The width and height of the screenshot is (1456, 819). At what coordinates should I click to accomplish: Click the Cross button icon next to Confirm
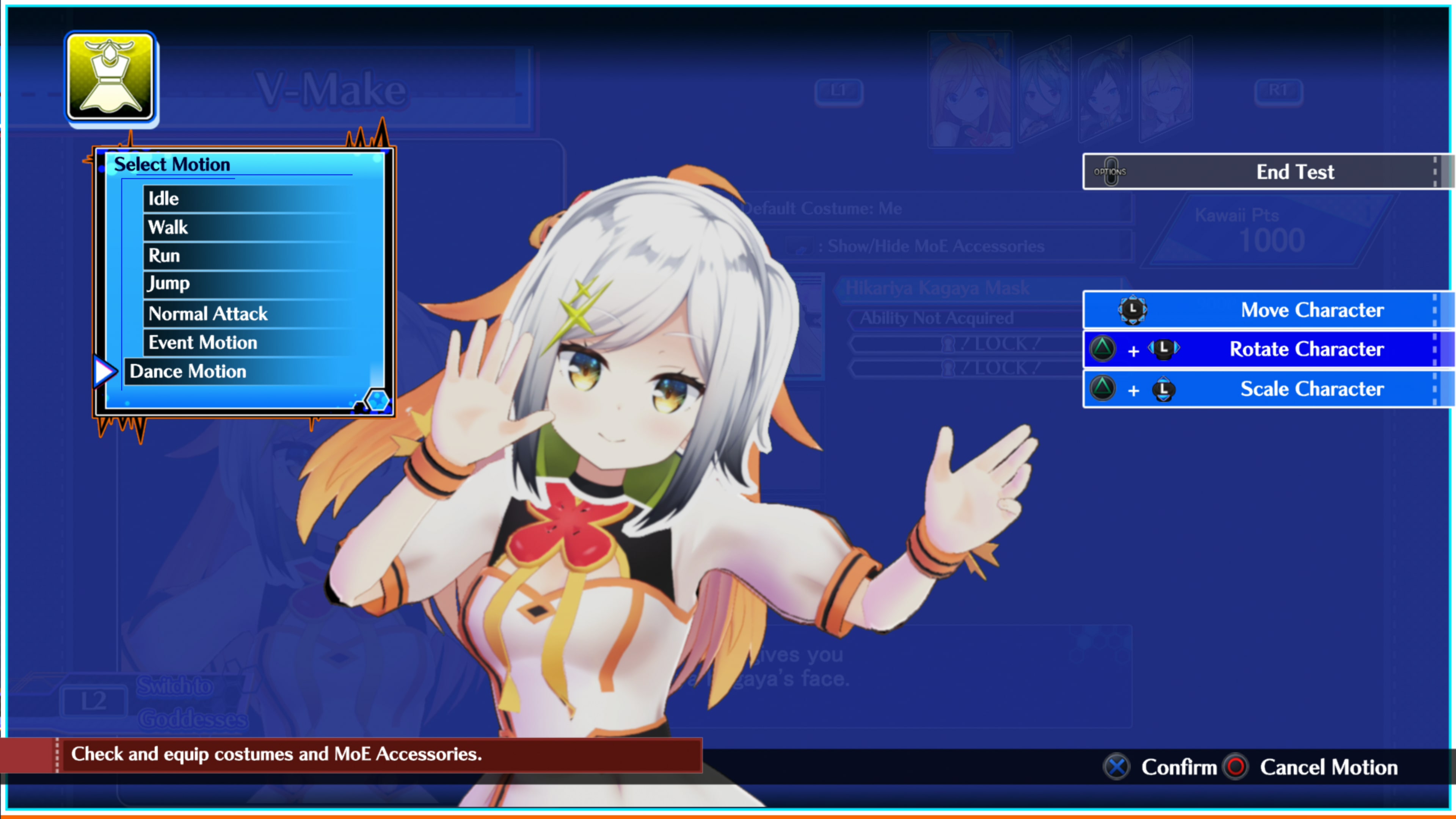(x=1116, y=767)
